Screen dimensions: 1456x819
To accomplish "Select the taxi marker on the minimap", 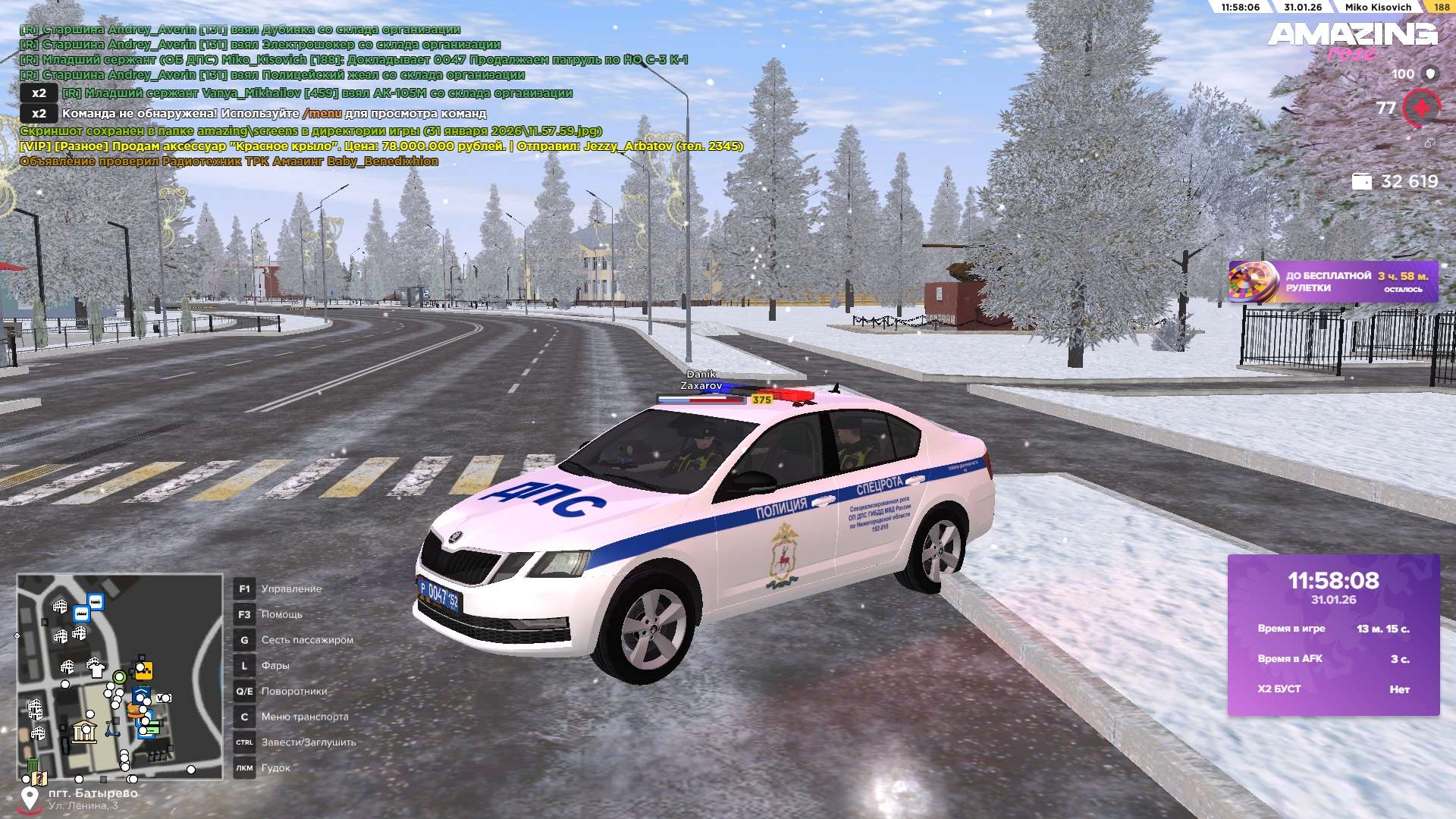I will click(x=143, y=670).
